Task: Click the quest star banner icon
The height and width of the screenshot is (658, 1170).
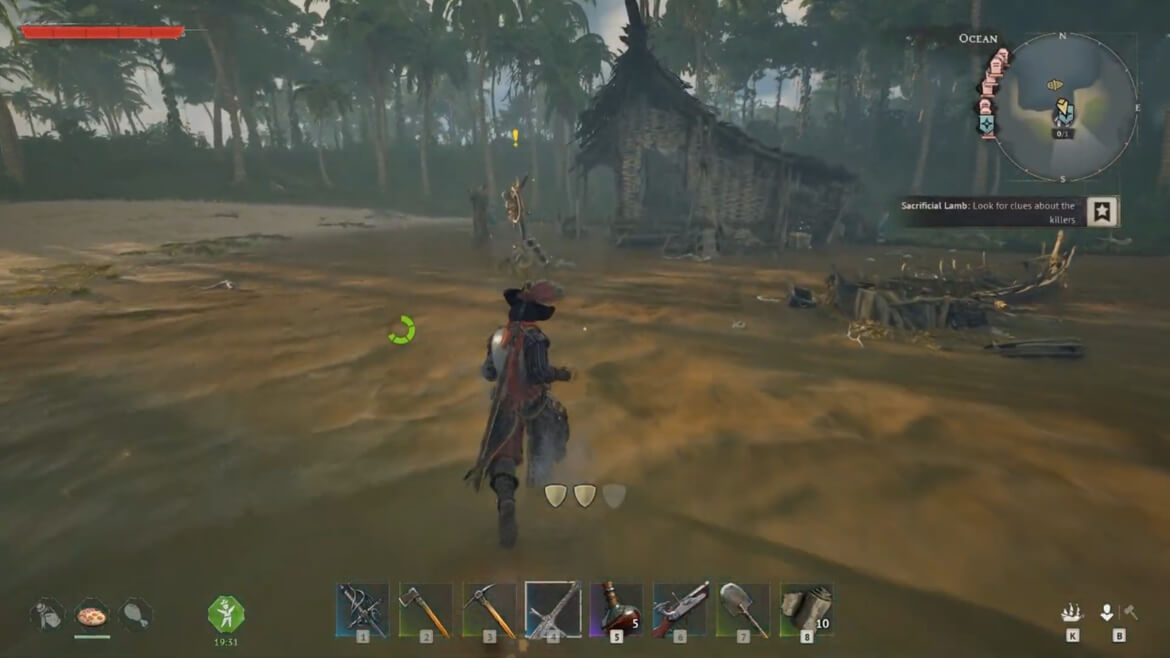Action: (1102, 212)
